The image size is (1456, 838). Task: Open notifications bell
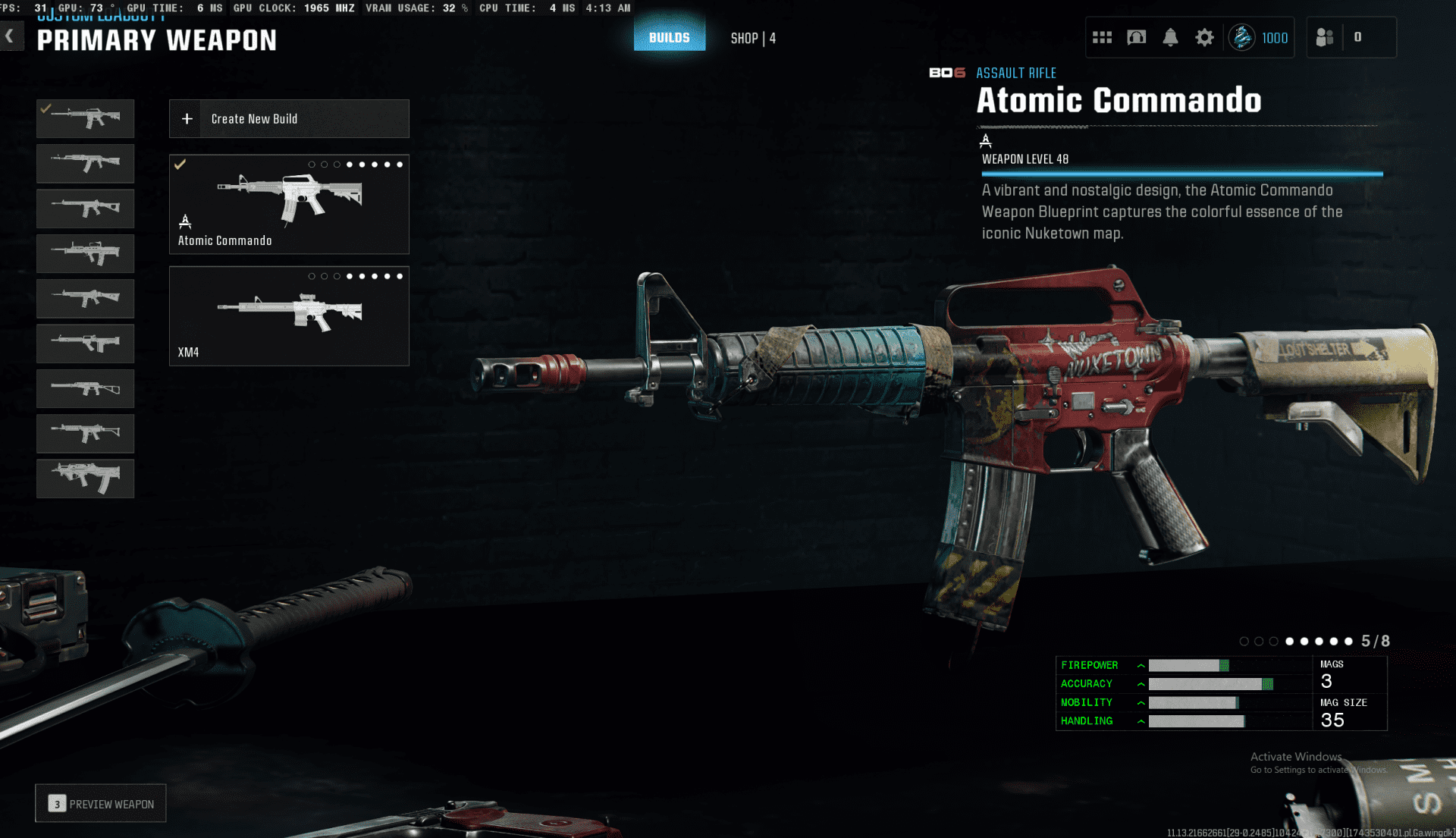coord(1170,37)
